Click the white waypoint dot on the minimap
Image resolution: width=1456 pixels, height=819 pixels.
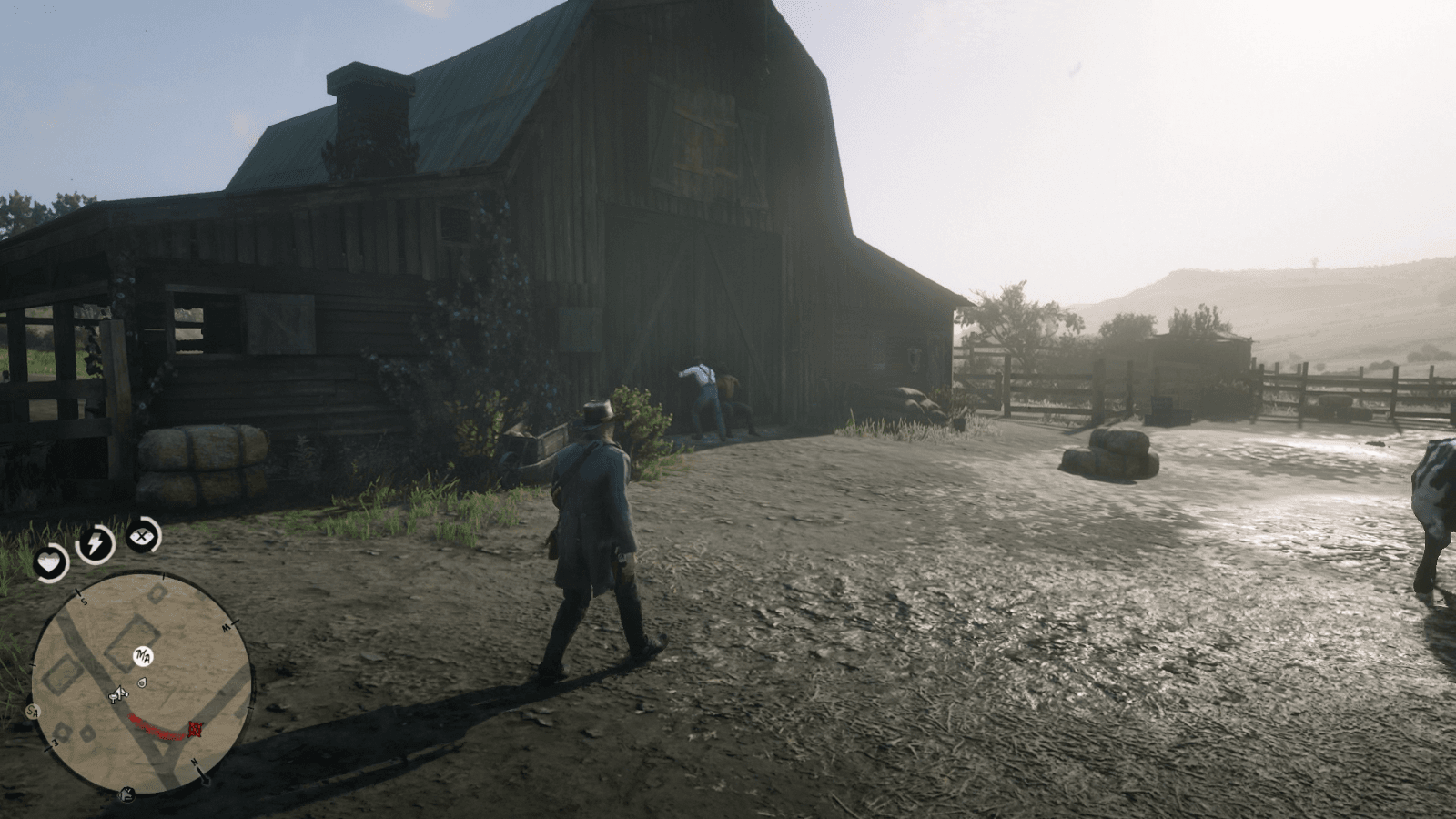[141, 682]
